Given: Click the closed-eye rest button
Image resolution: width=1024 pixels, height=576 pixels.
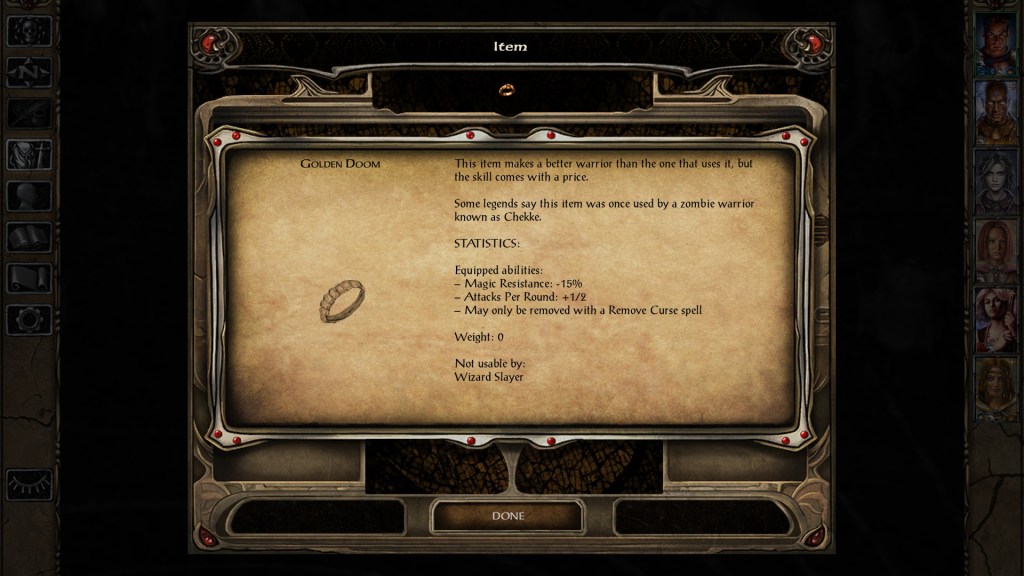Looking at the screenshot, I should 29,484.
